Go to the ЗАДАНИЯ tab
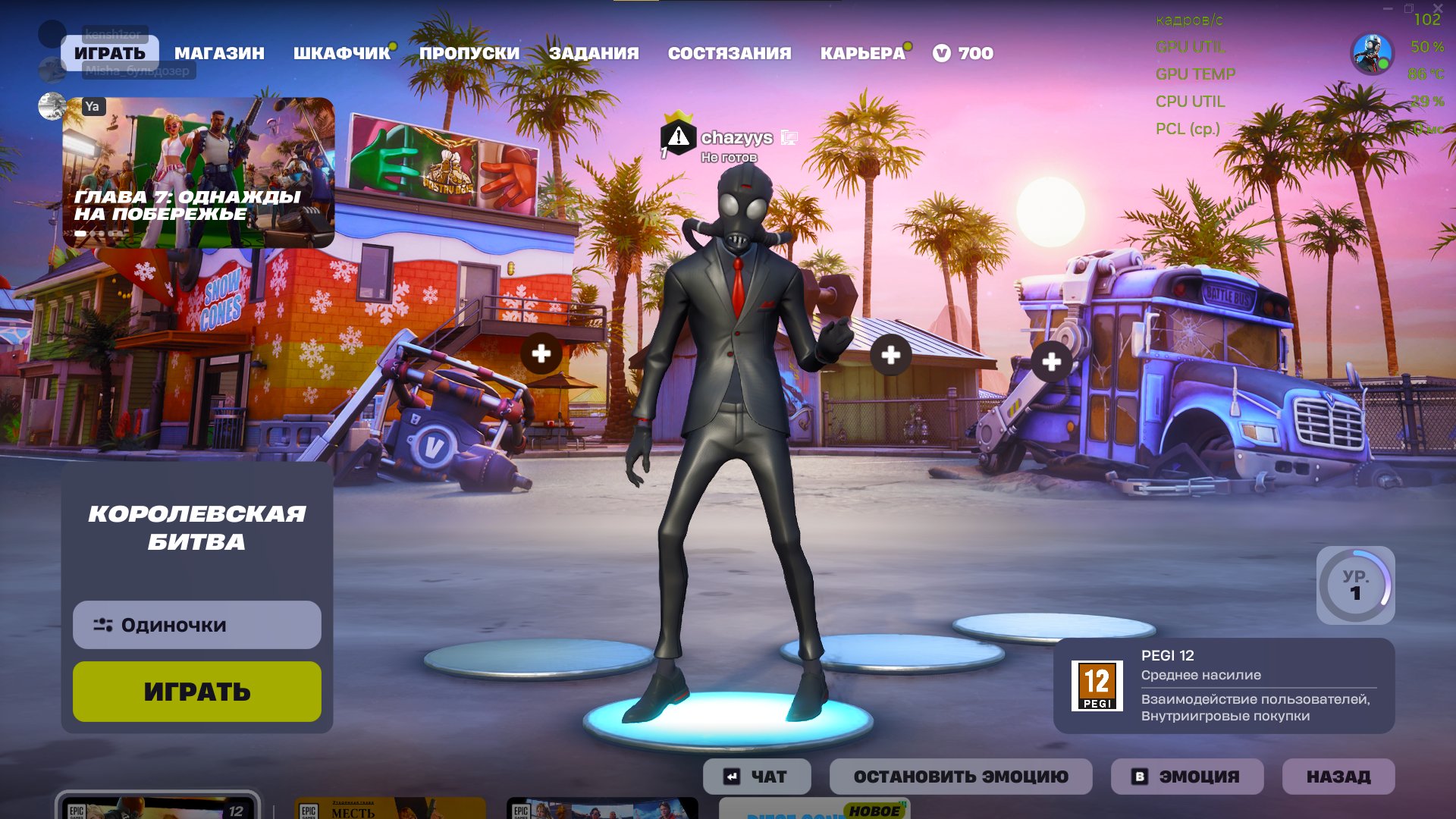Viewport: 1456px width, 819px height. point(595,53)
